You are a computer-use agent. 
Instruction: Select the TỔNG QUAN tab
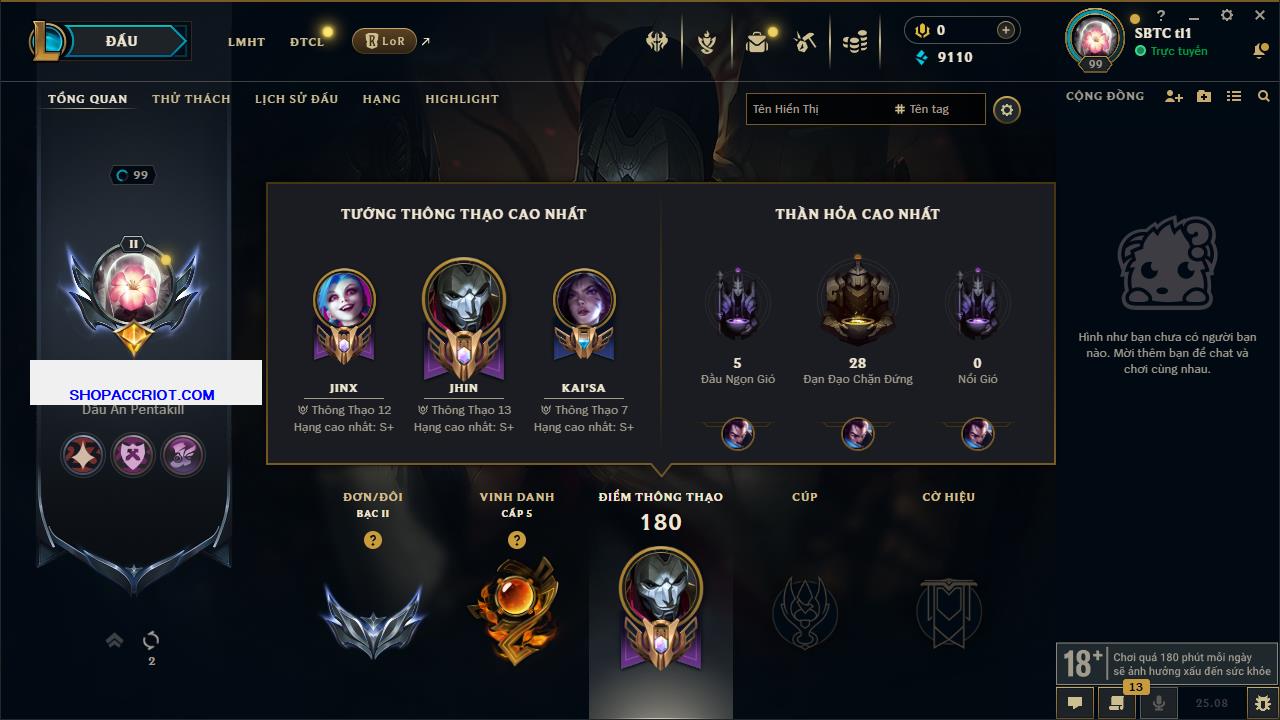click(x=88, y=99)
